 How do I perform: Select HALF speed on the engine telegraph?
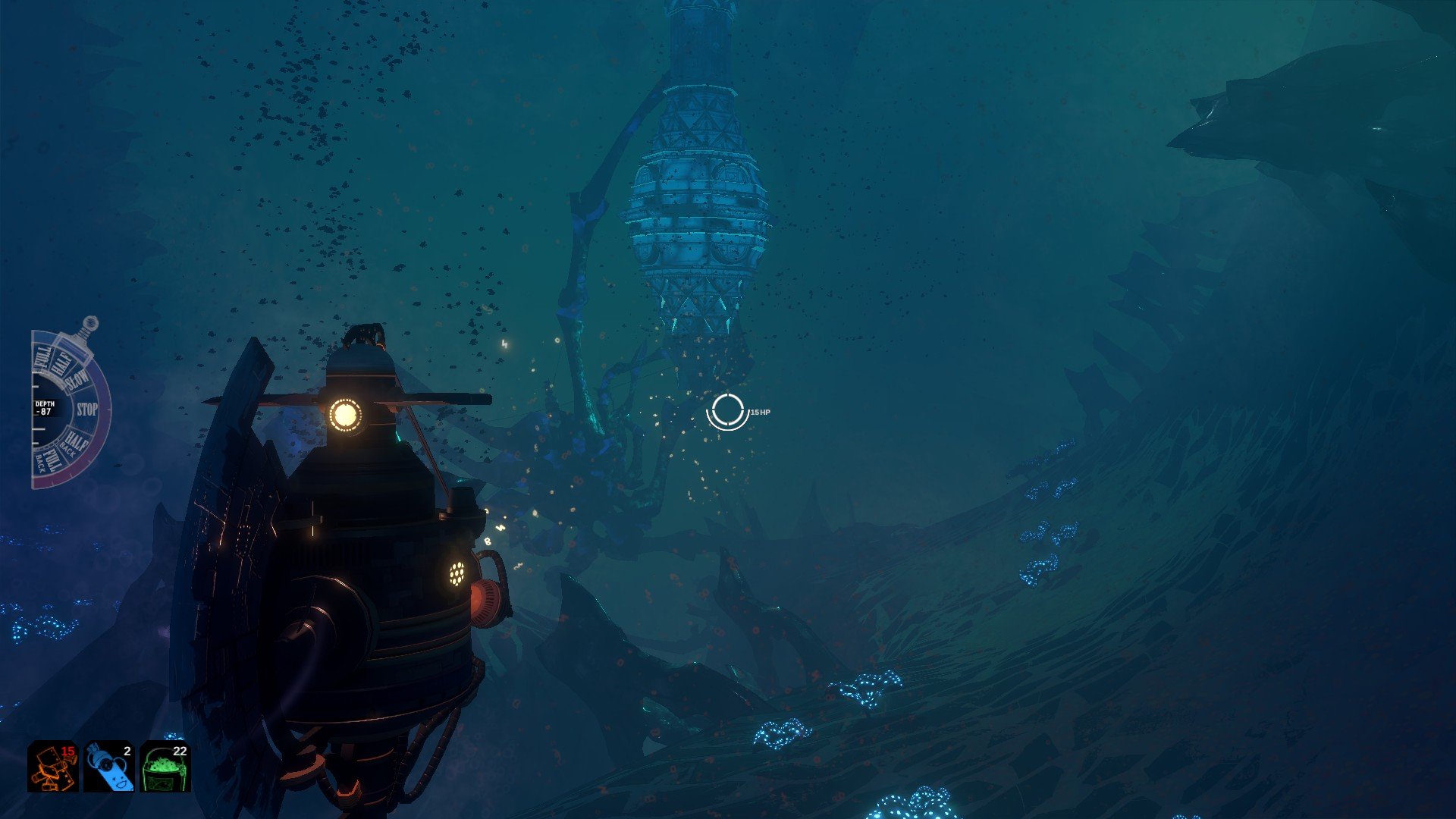pyautogui.click(x=61, y=362)
